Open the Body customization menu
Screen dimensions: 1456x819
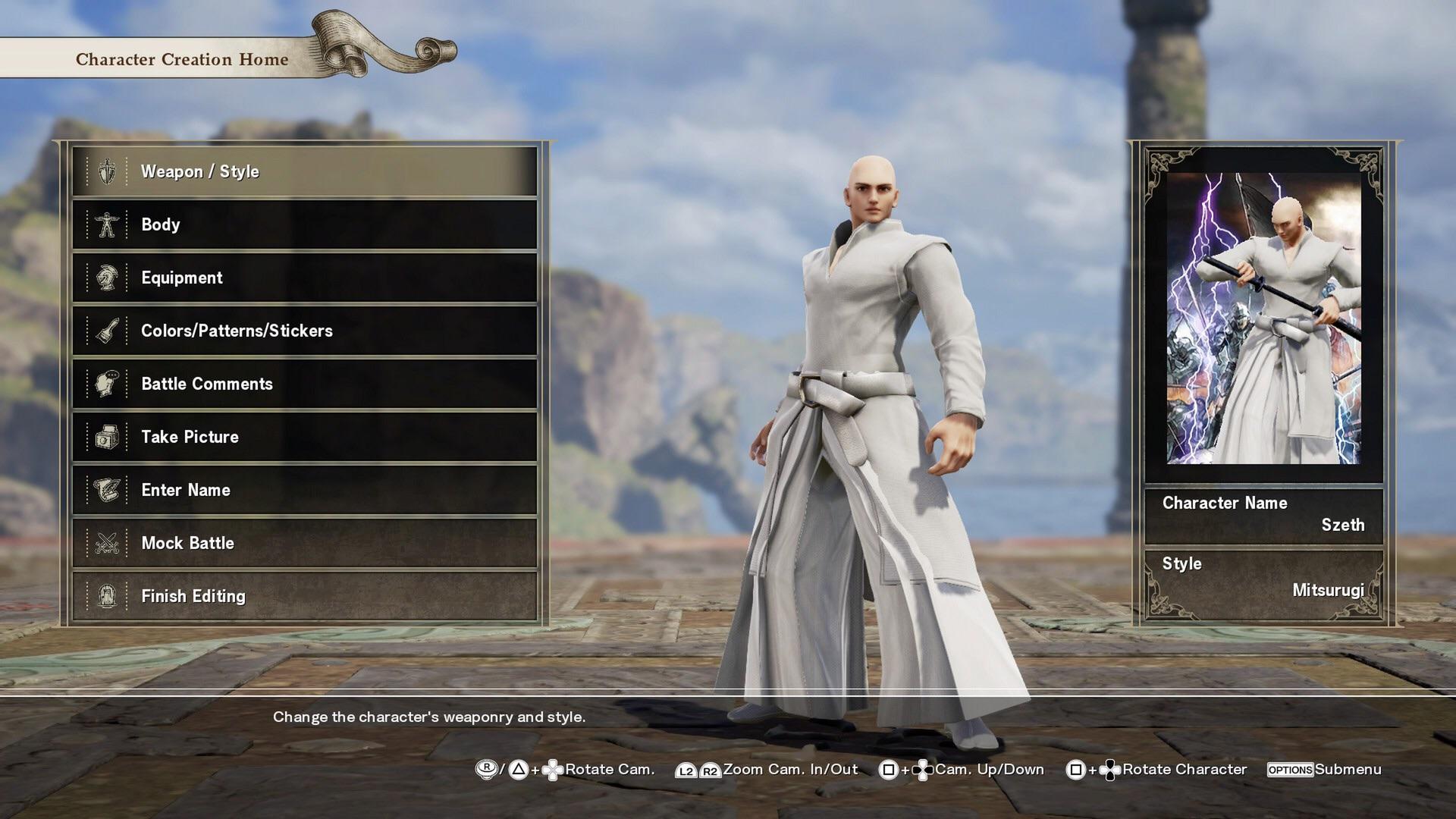[x=305, y=224]
